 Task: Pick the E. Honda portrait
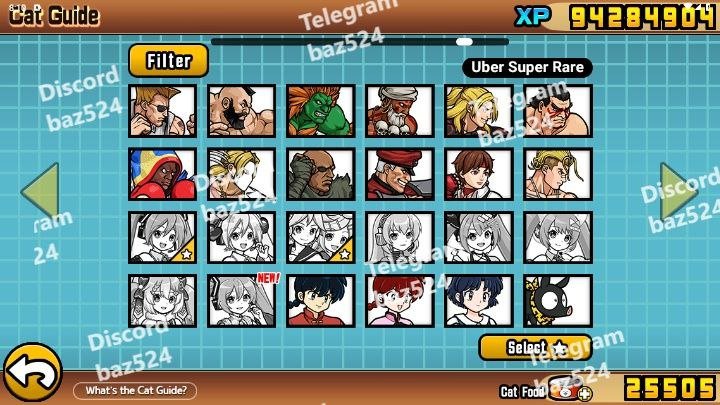(x=557, y=110)
